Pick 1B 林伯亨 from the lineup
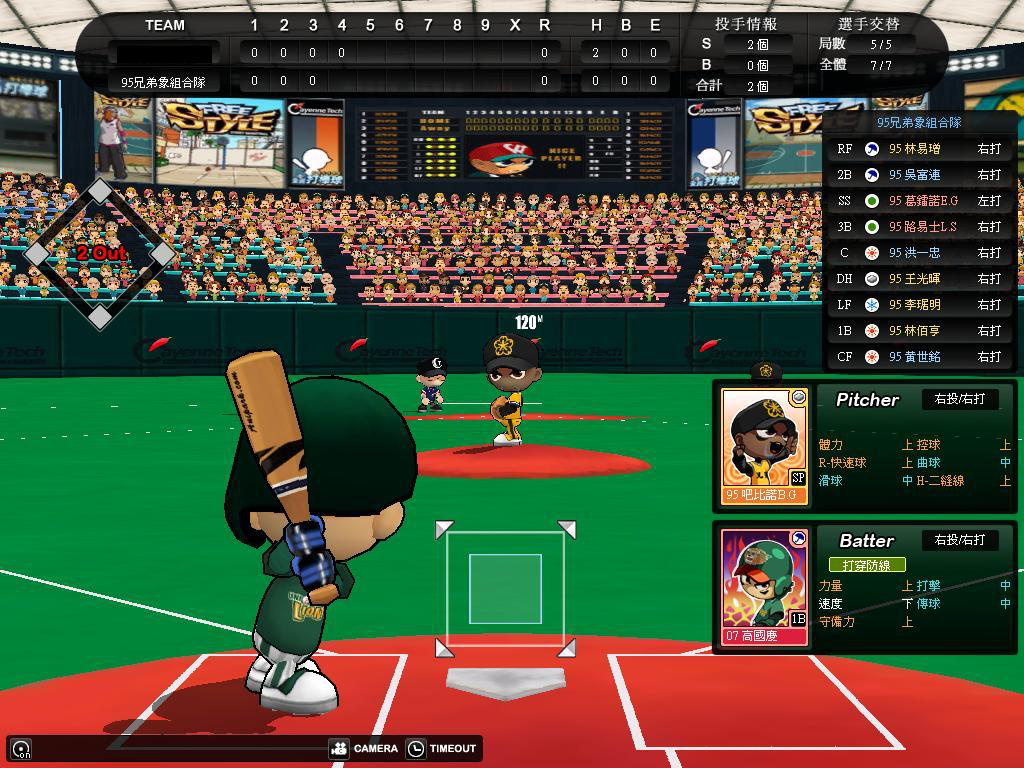This screenshot has width=1024, height=768. pos(920,331)
